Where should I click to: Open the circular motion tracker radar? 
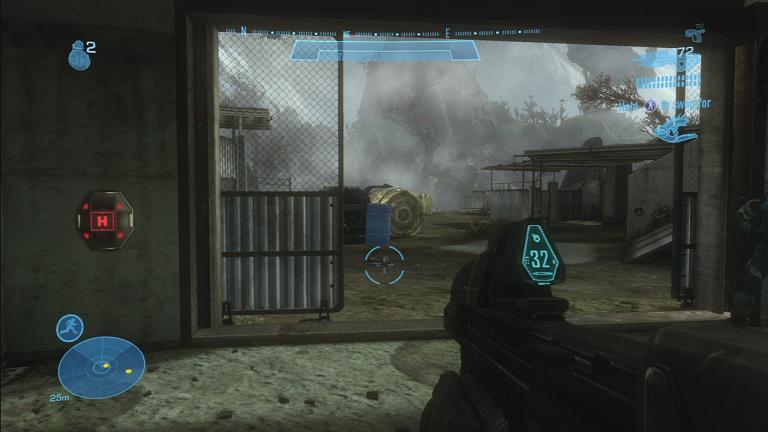click(102, 367)
